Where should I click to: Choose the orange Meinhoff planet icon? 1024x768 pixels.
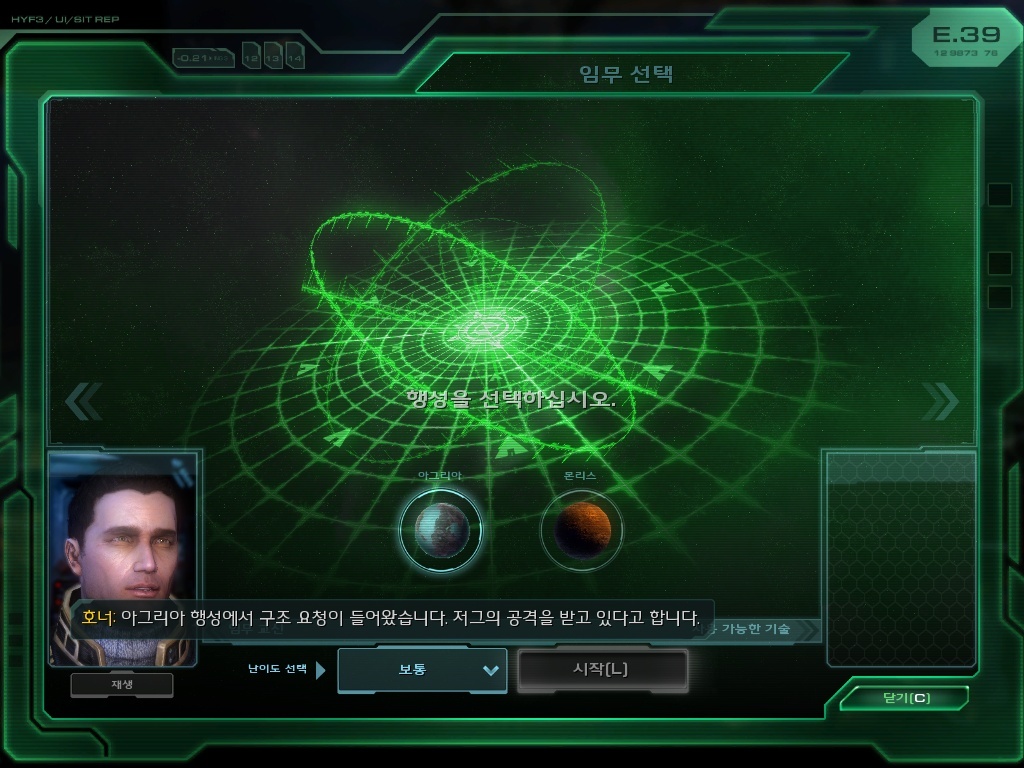pos(582,530)
